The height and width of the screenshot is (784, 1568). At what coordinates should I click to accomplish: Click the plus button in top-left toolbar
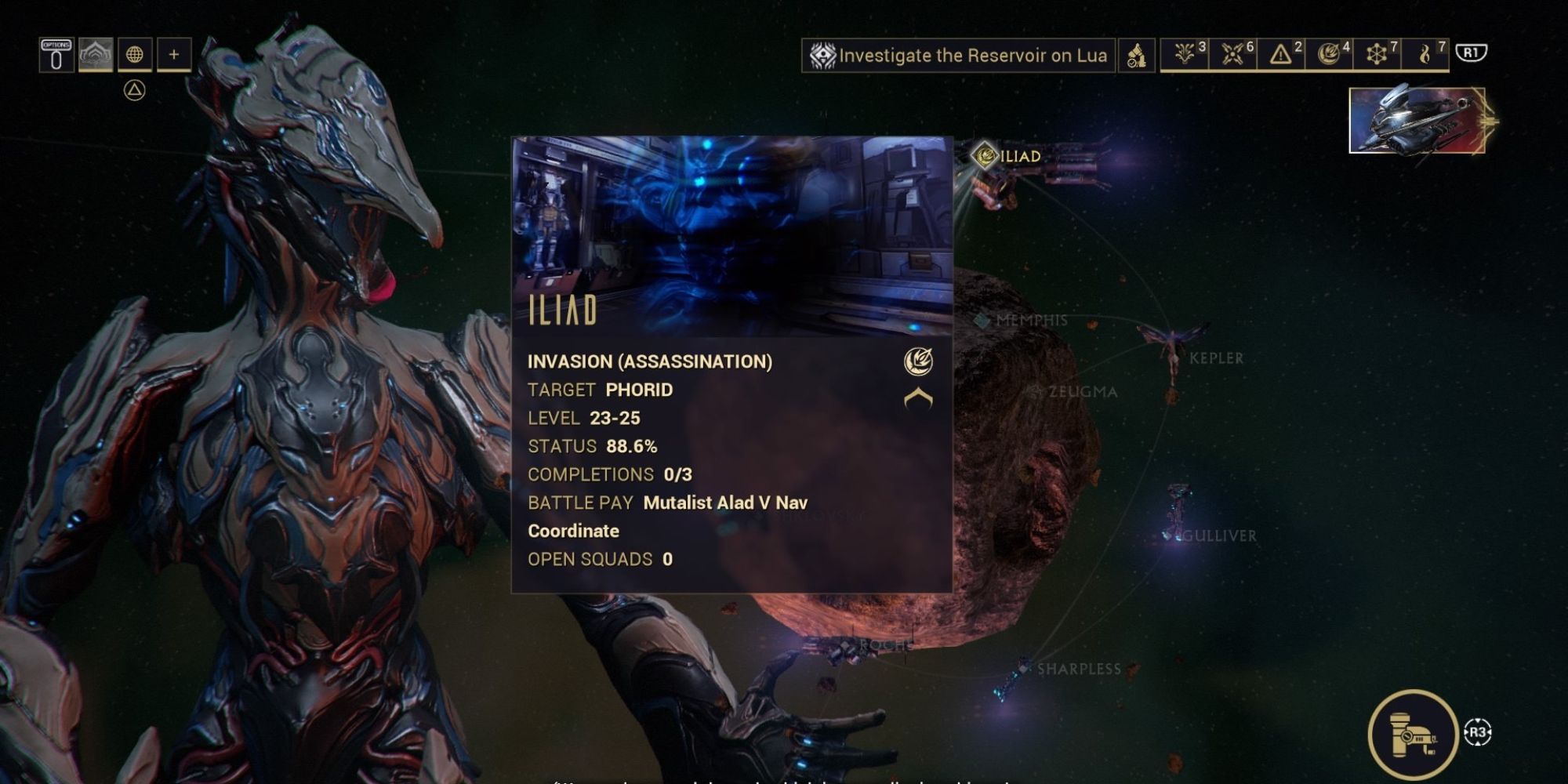point(172,55)
